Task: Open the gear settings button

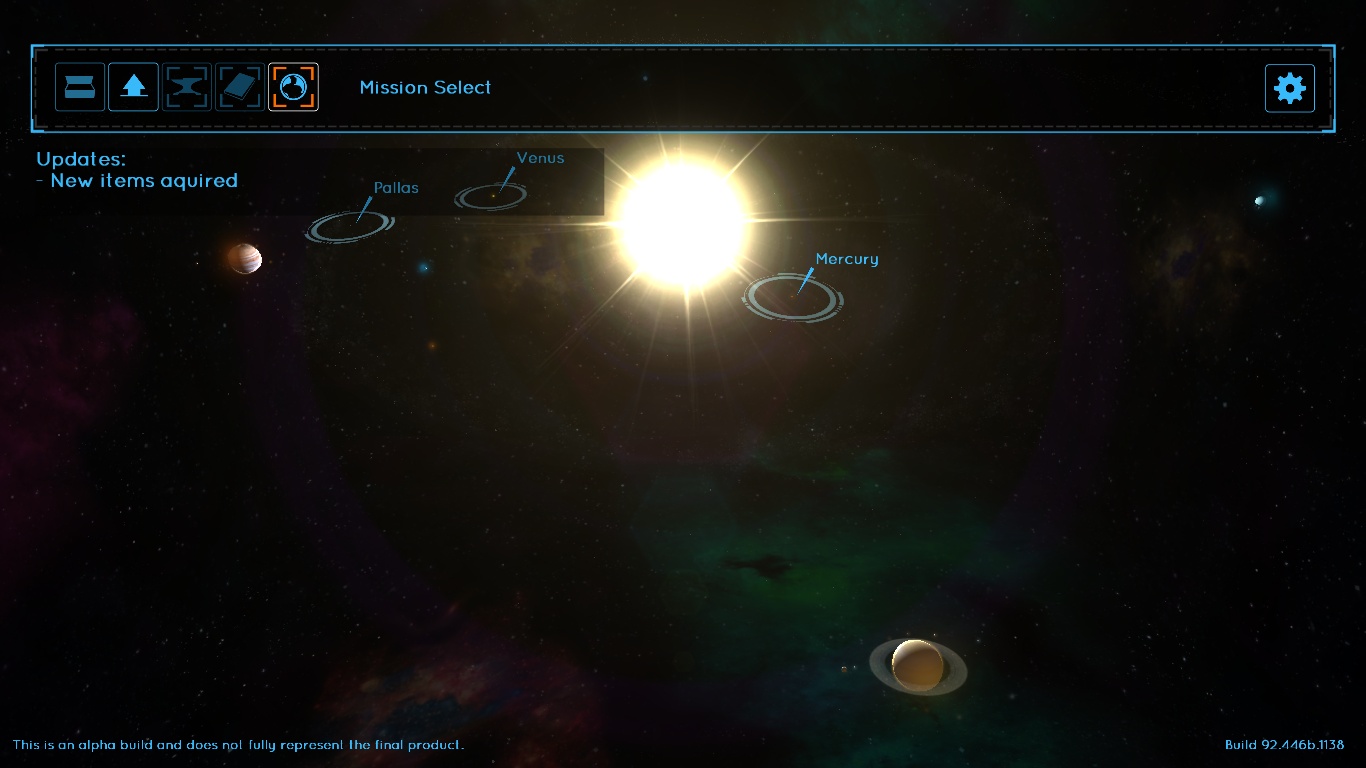Action: (1289, 88)
